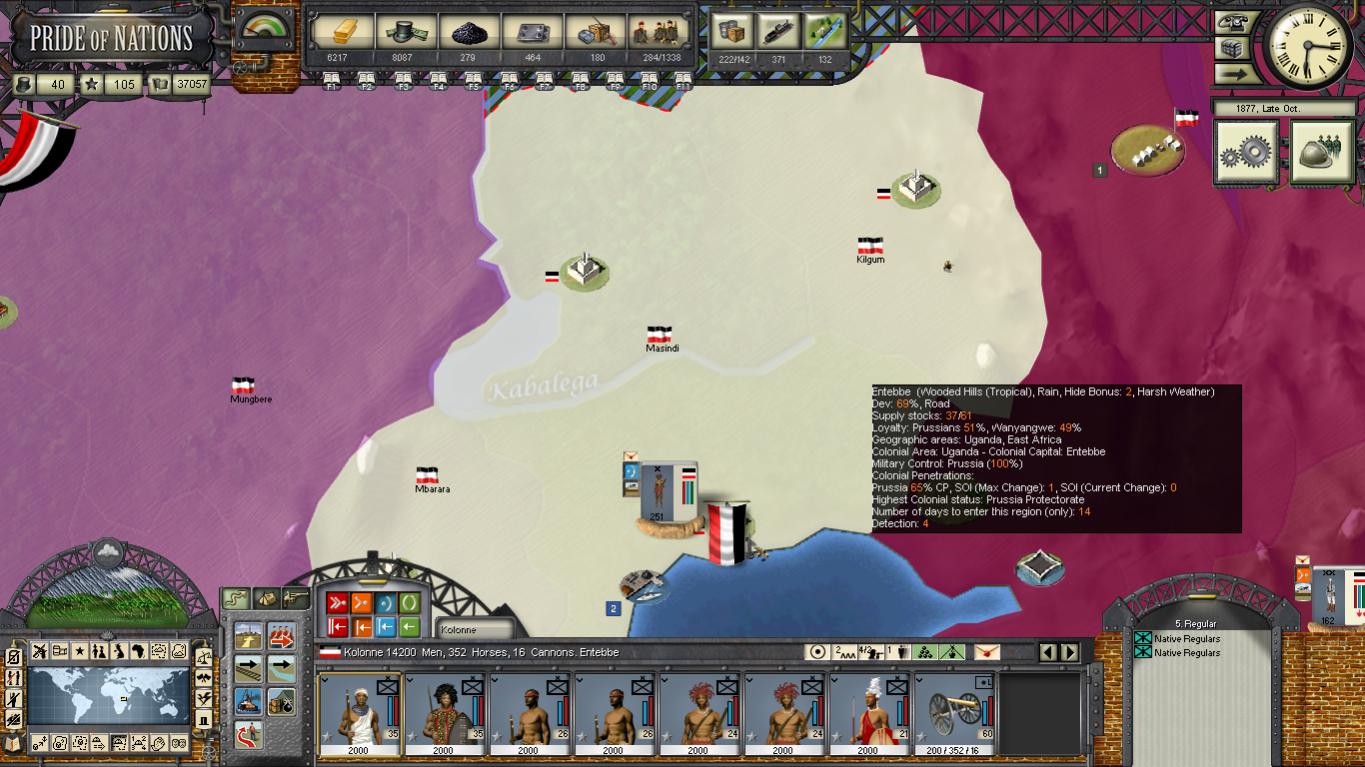
Task: Select the first Native Regulars entry
Action: (1187, 639)
